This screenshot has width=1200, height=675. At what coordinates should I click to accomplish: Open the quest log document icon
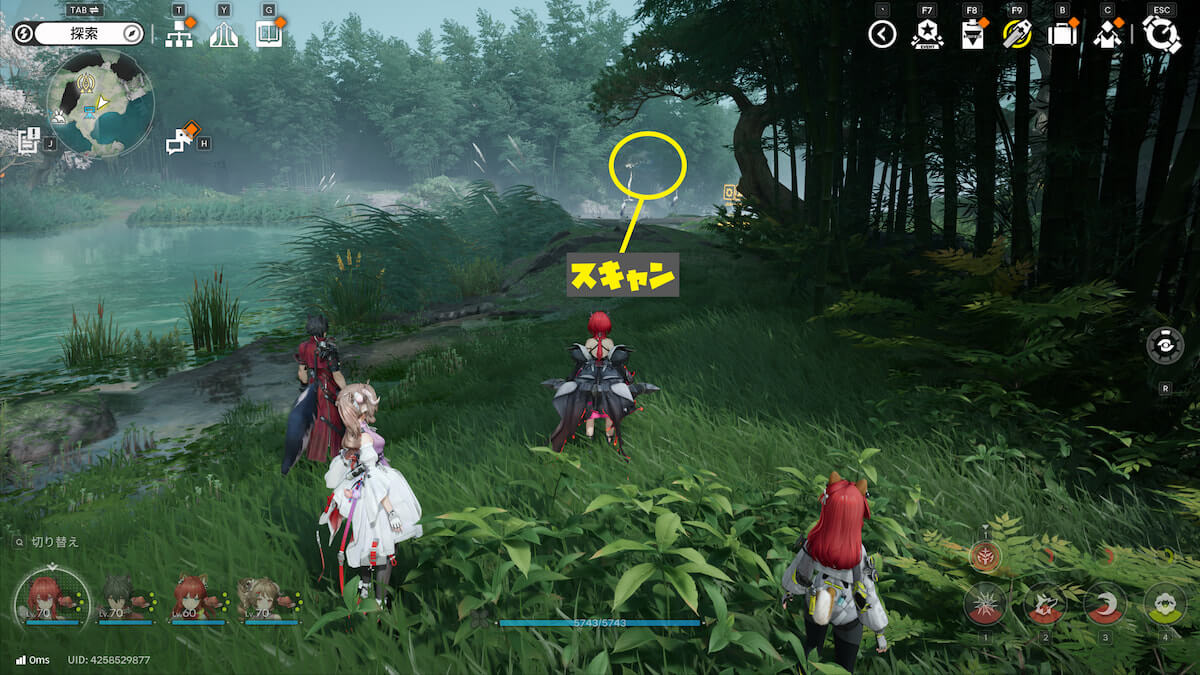pos(28,140)
